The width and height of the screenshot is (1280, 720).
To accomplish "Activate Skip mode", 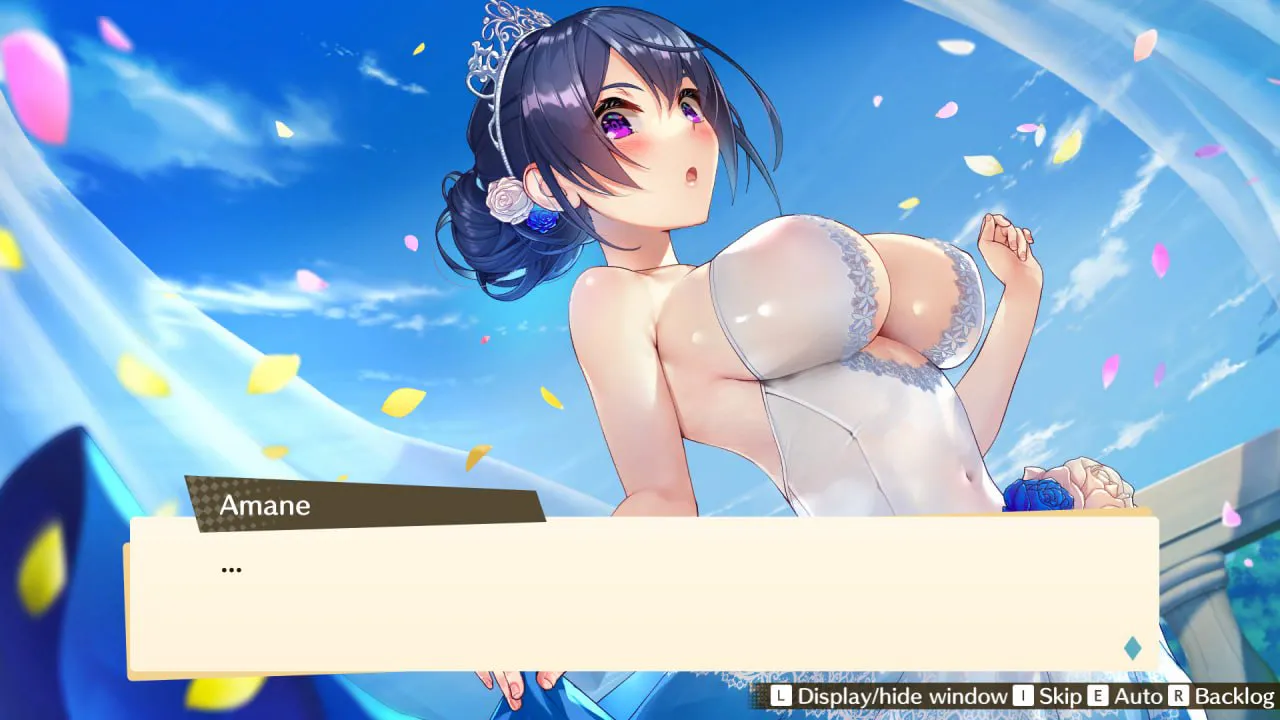I will pos(1047,696).
